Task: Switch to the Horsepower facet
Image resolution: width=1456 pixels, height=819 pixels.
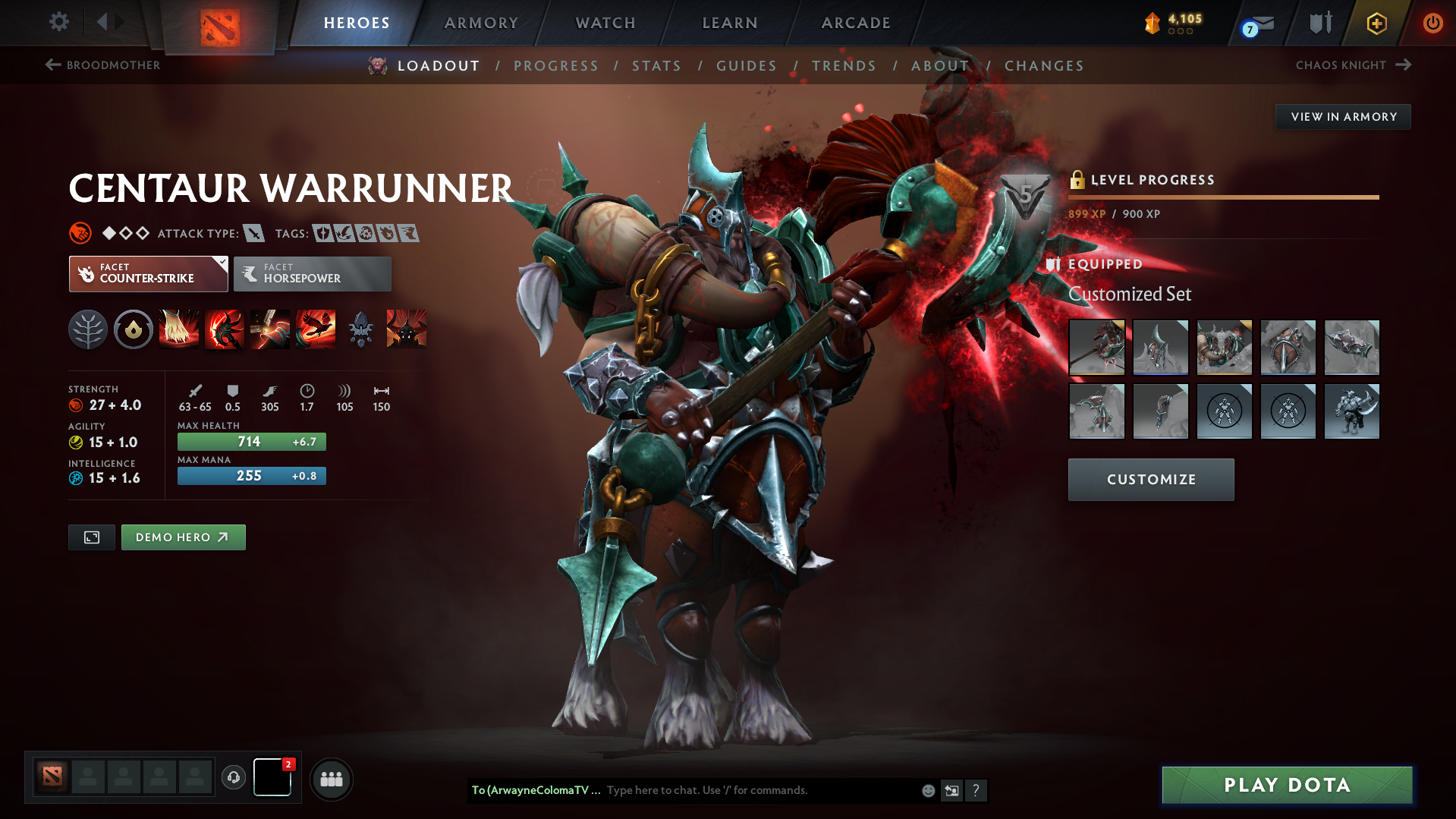Action: [x=312, y=274]
